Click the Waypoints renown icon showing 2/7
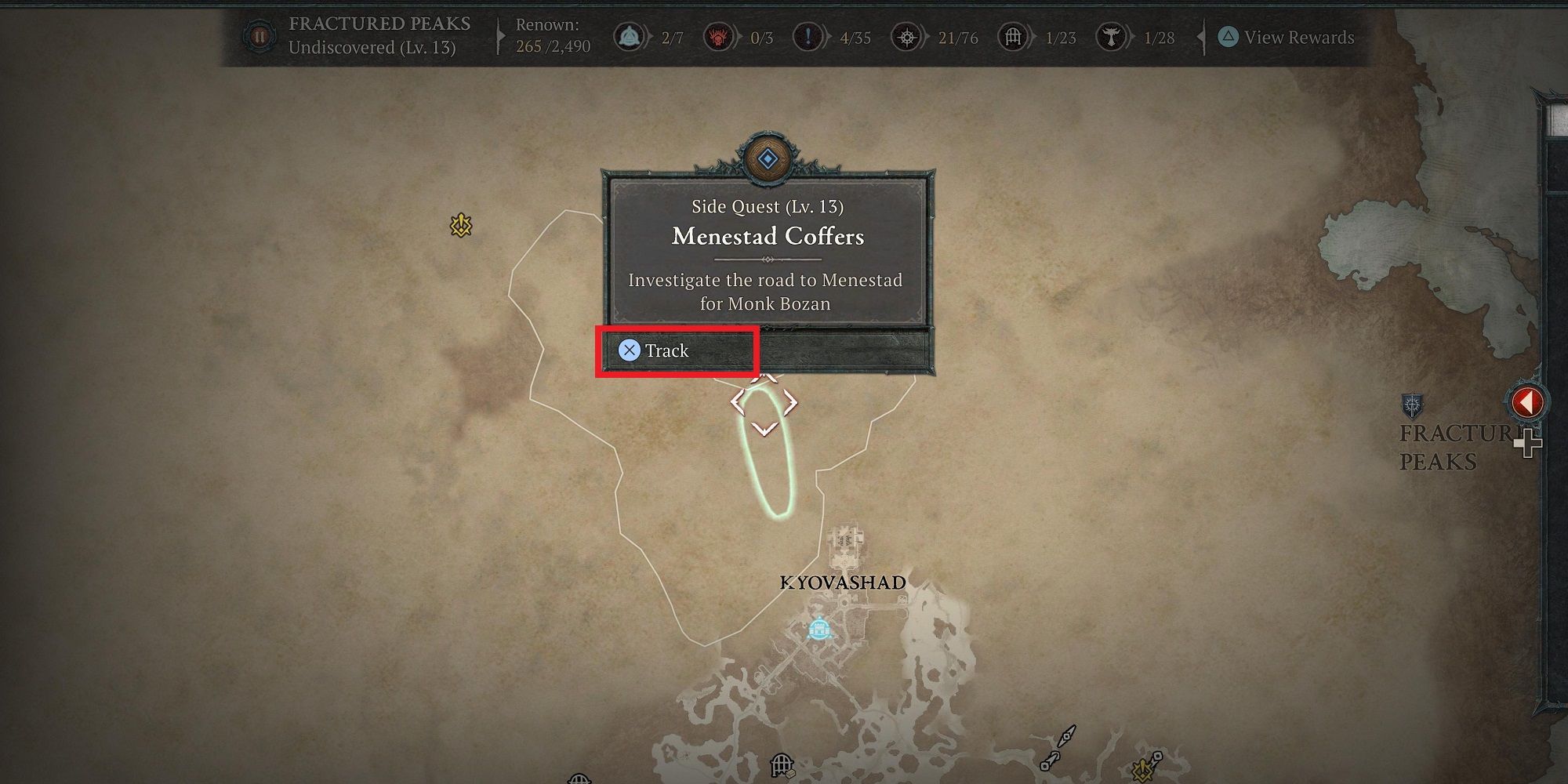Image resolution: width=1568 pixels, height=784 pixels. tap(627, 36)
